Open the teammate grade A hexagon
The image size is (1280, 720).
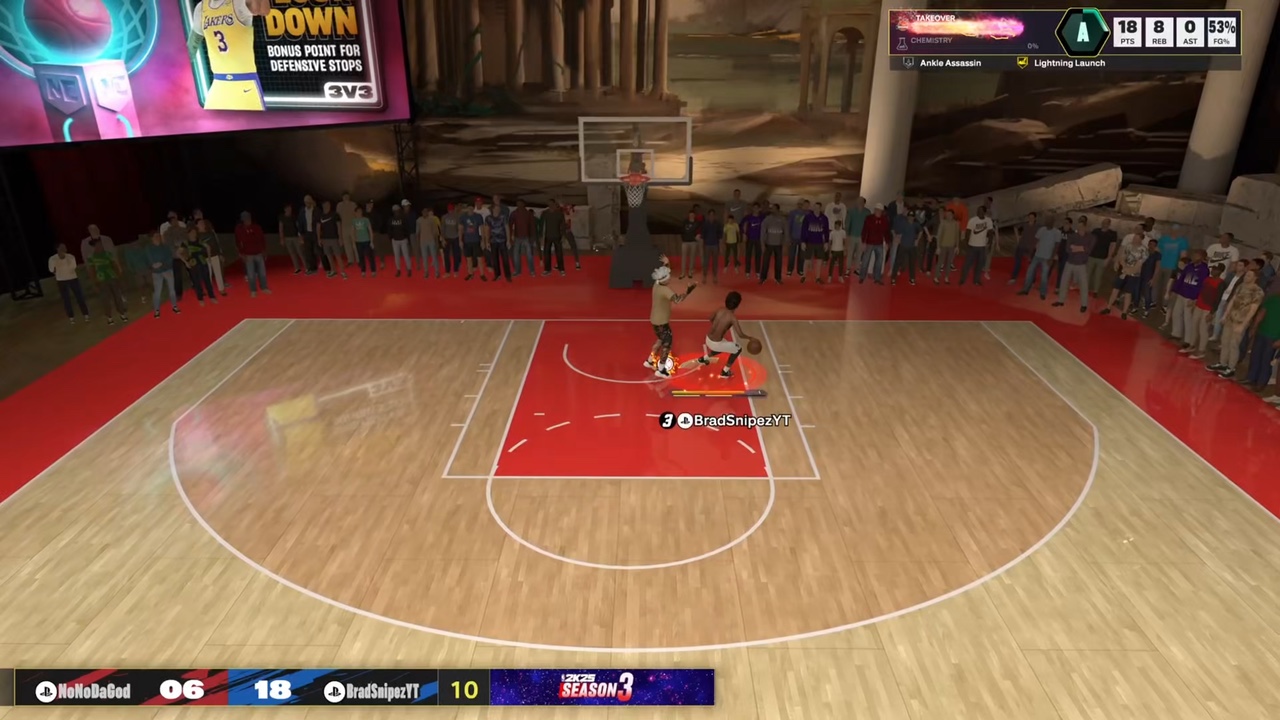click(x=1082, y=33)
